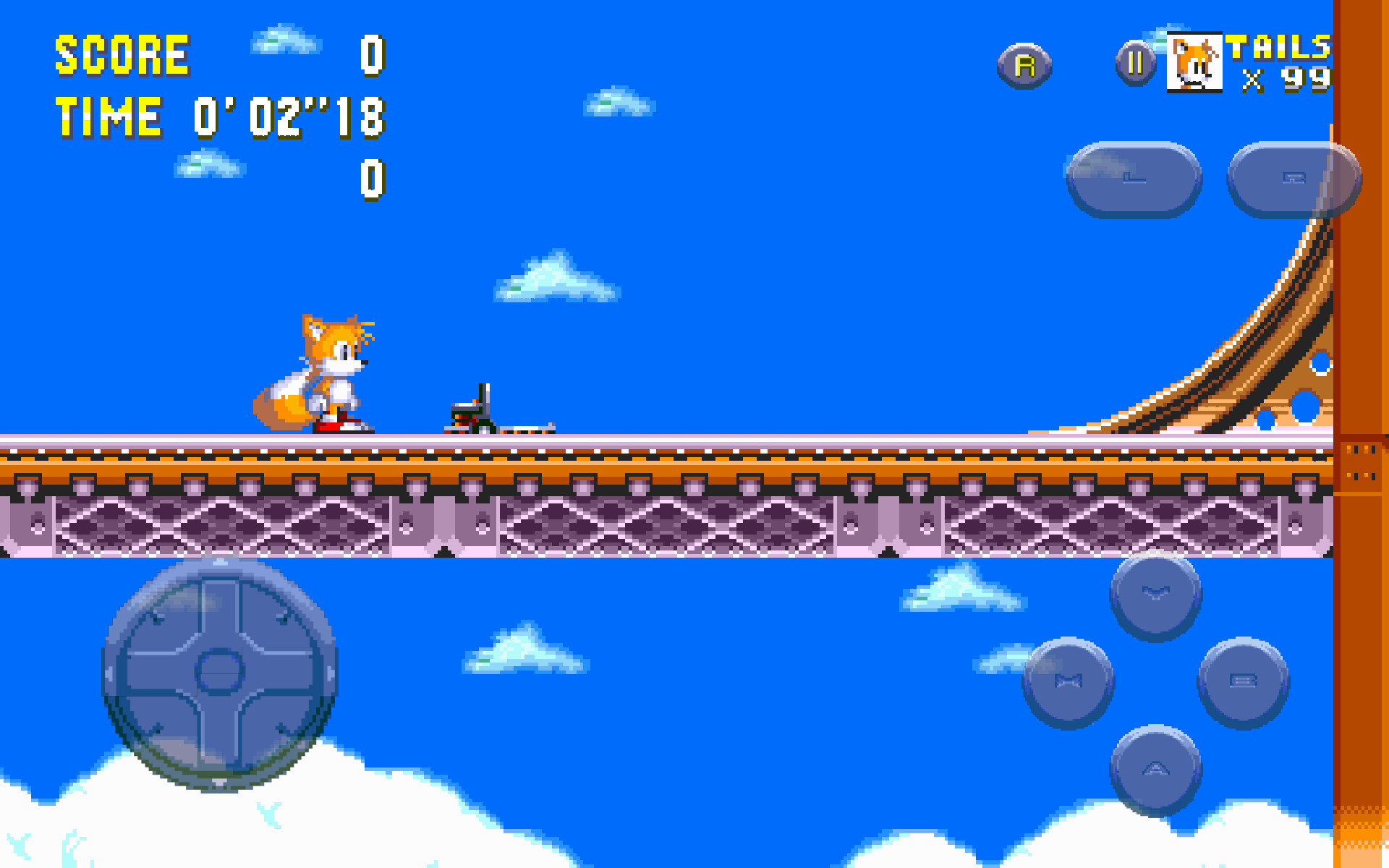Tap the pause button at the top
The image size is (1389, 868).
pos(1134,64)
